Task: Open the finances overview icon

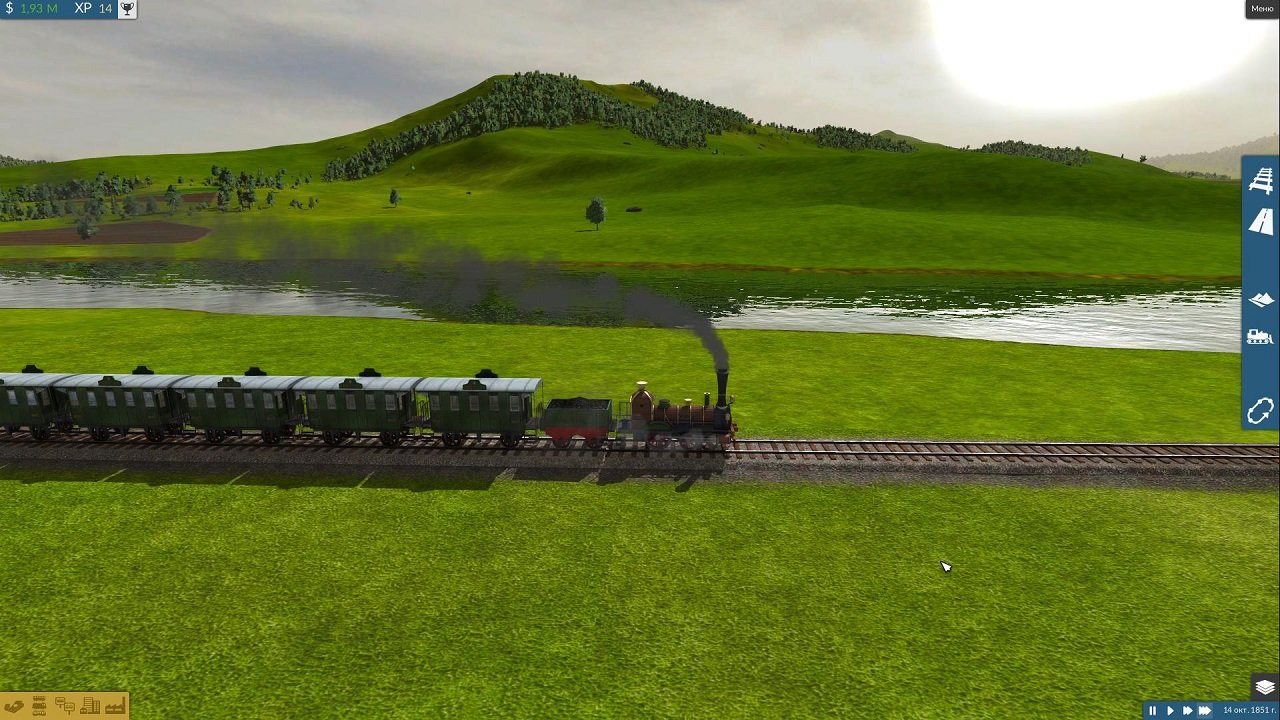Action: (x=14, y=706)
